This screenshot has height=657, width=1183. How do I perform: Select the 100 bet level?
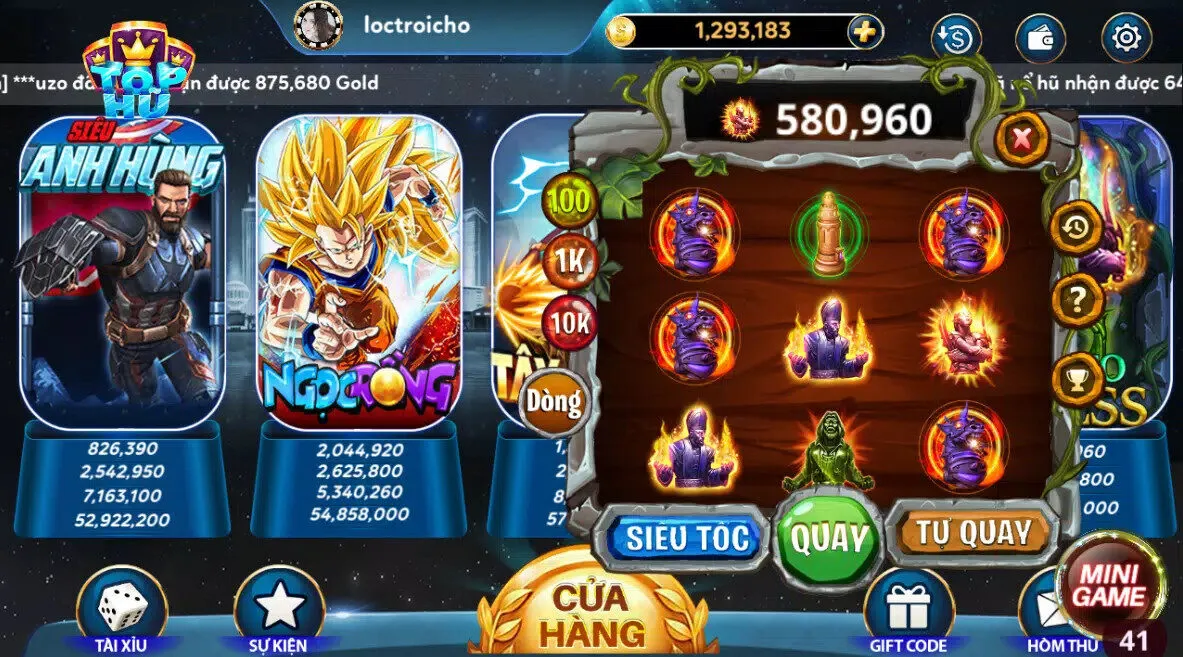568,200
